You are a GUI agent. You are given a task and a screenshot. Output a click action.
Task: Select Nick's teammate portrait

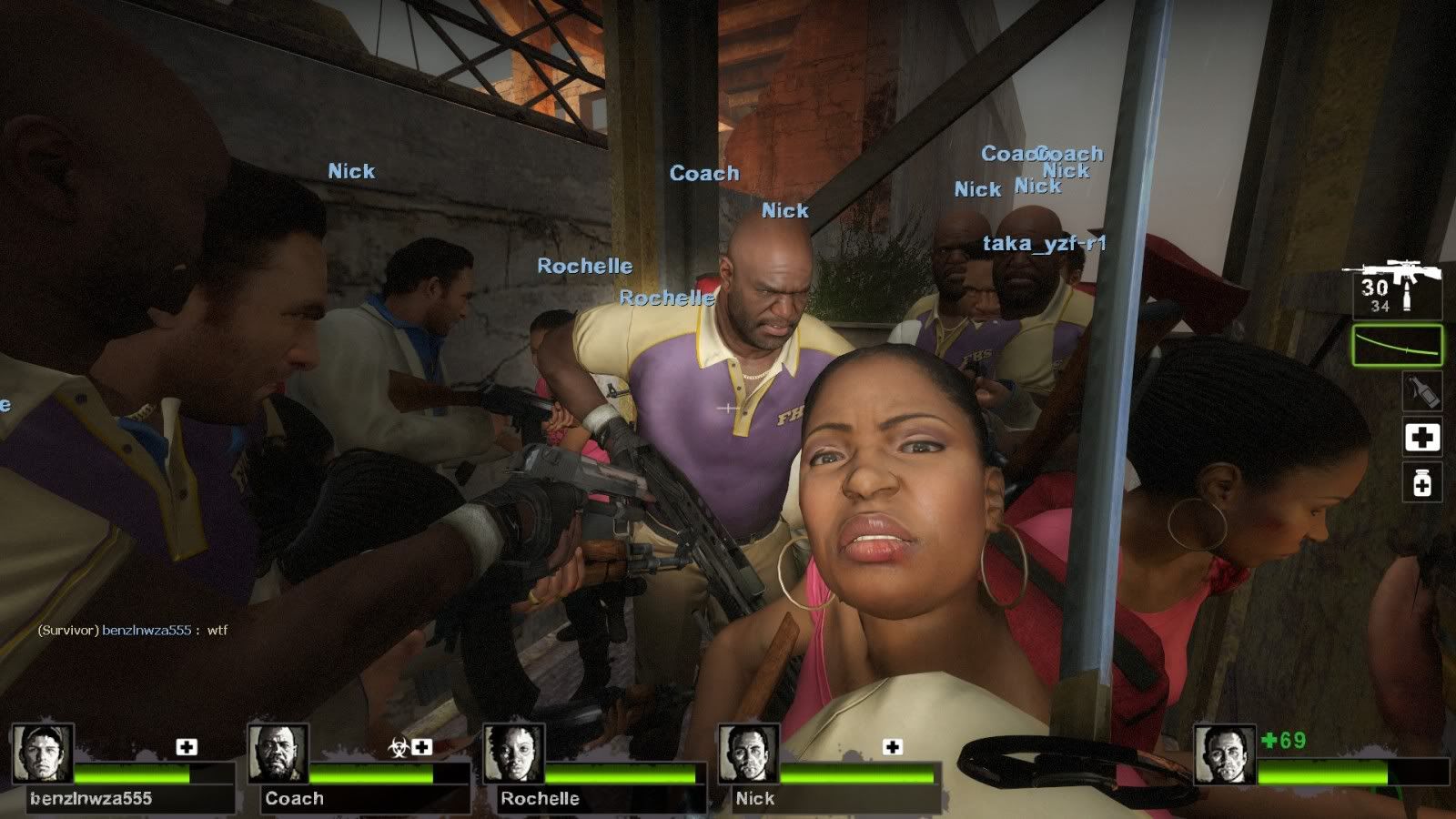[x=749, y=753]
